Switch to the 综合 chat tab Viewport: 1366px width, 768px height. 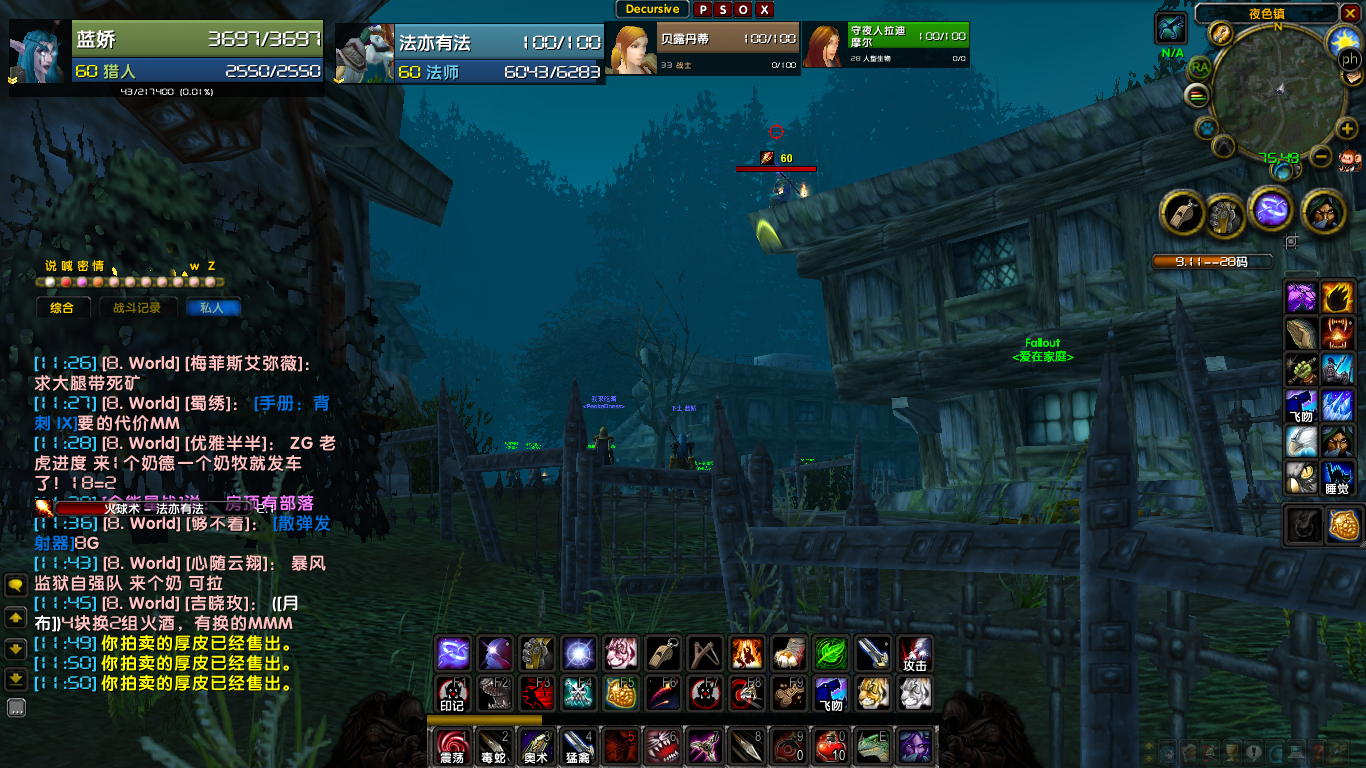tap(62, 308)
